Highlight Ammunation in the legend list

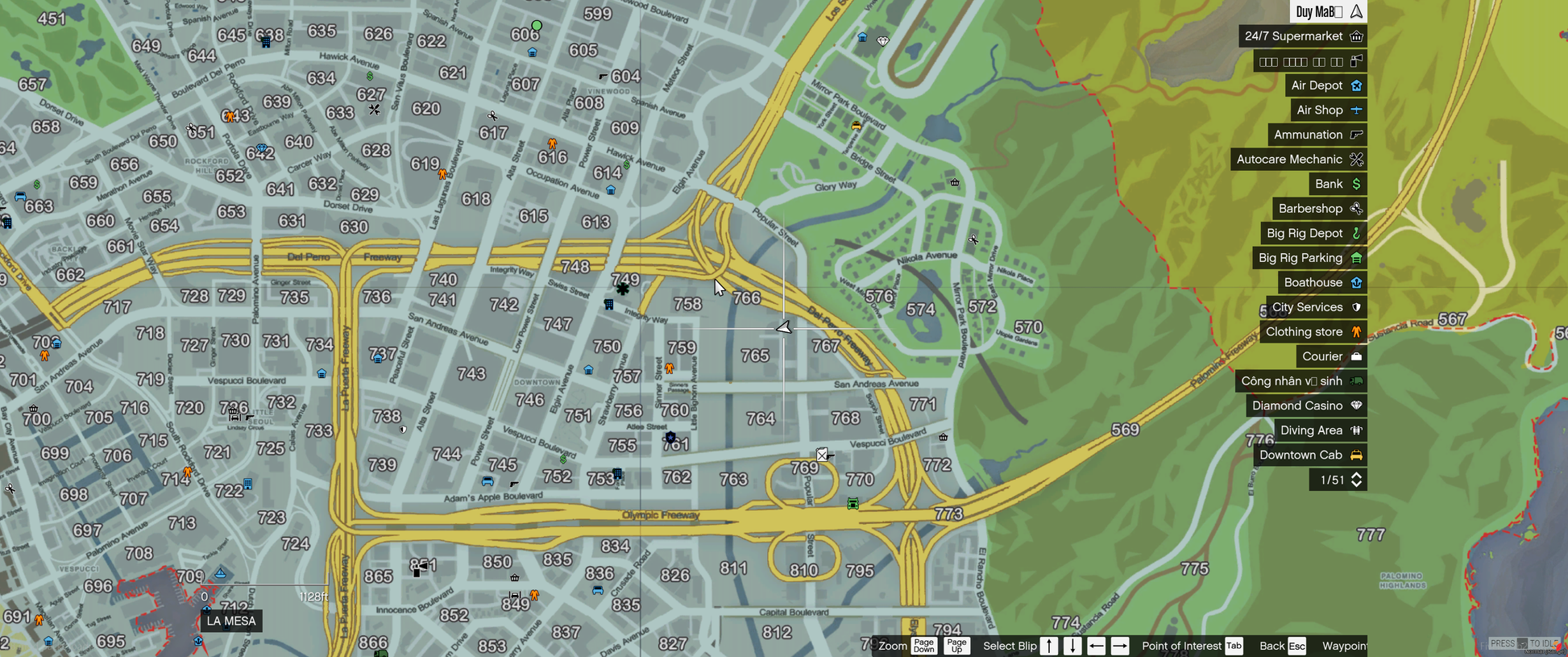1317,135
